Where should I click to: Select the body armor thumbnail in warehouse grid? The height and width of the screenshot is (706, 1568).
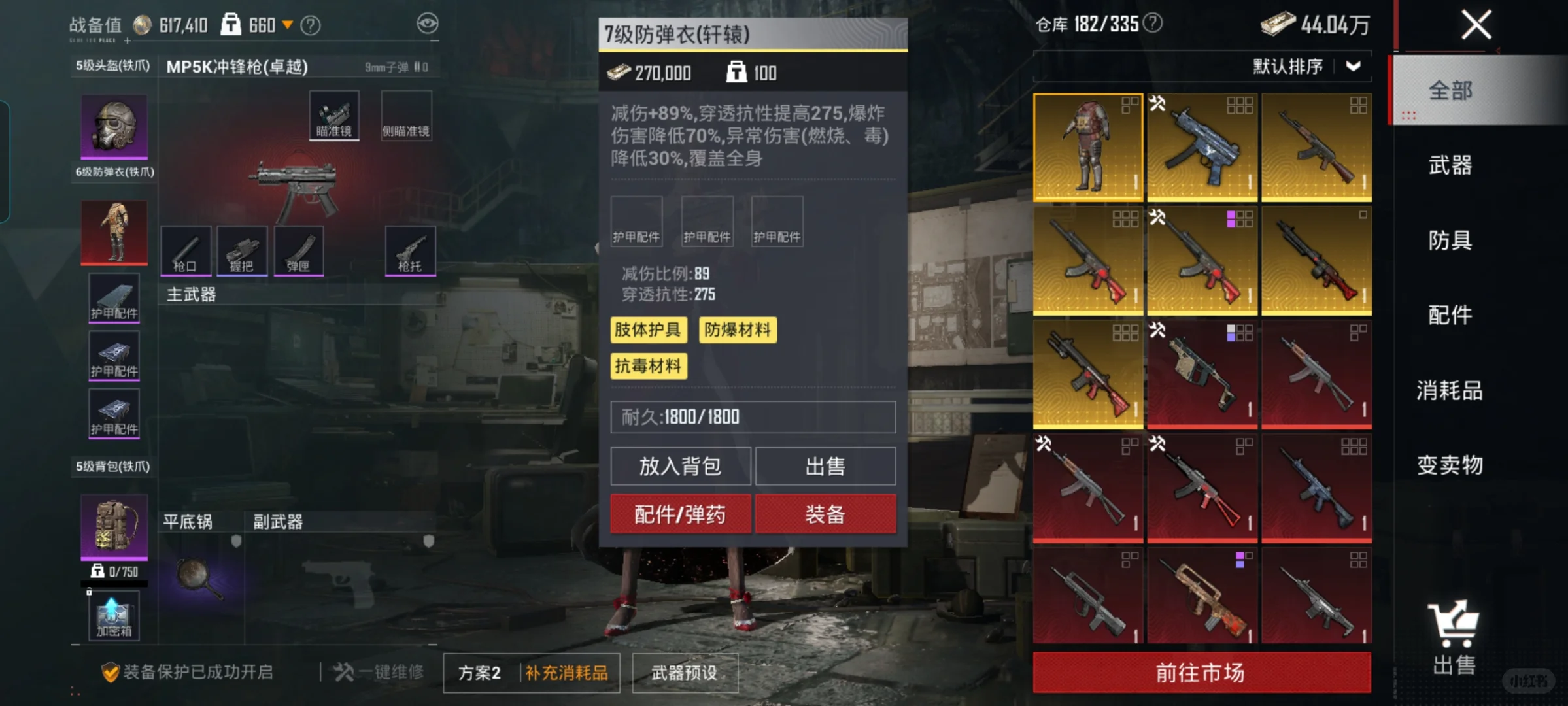[x=1088, y=146]
